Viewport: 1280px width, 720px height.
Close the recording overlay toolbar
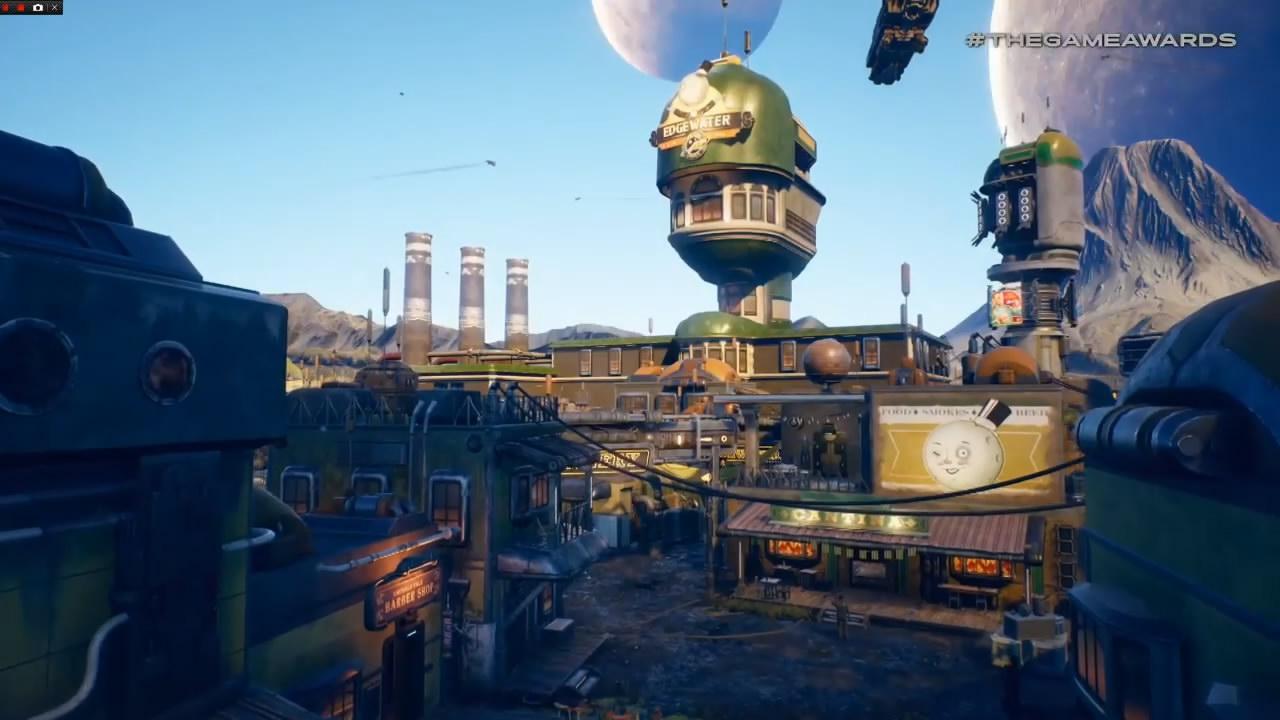(x=53, y=7)
